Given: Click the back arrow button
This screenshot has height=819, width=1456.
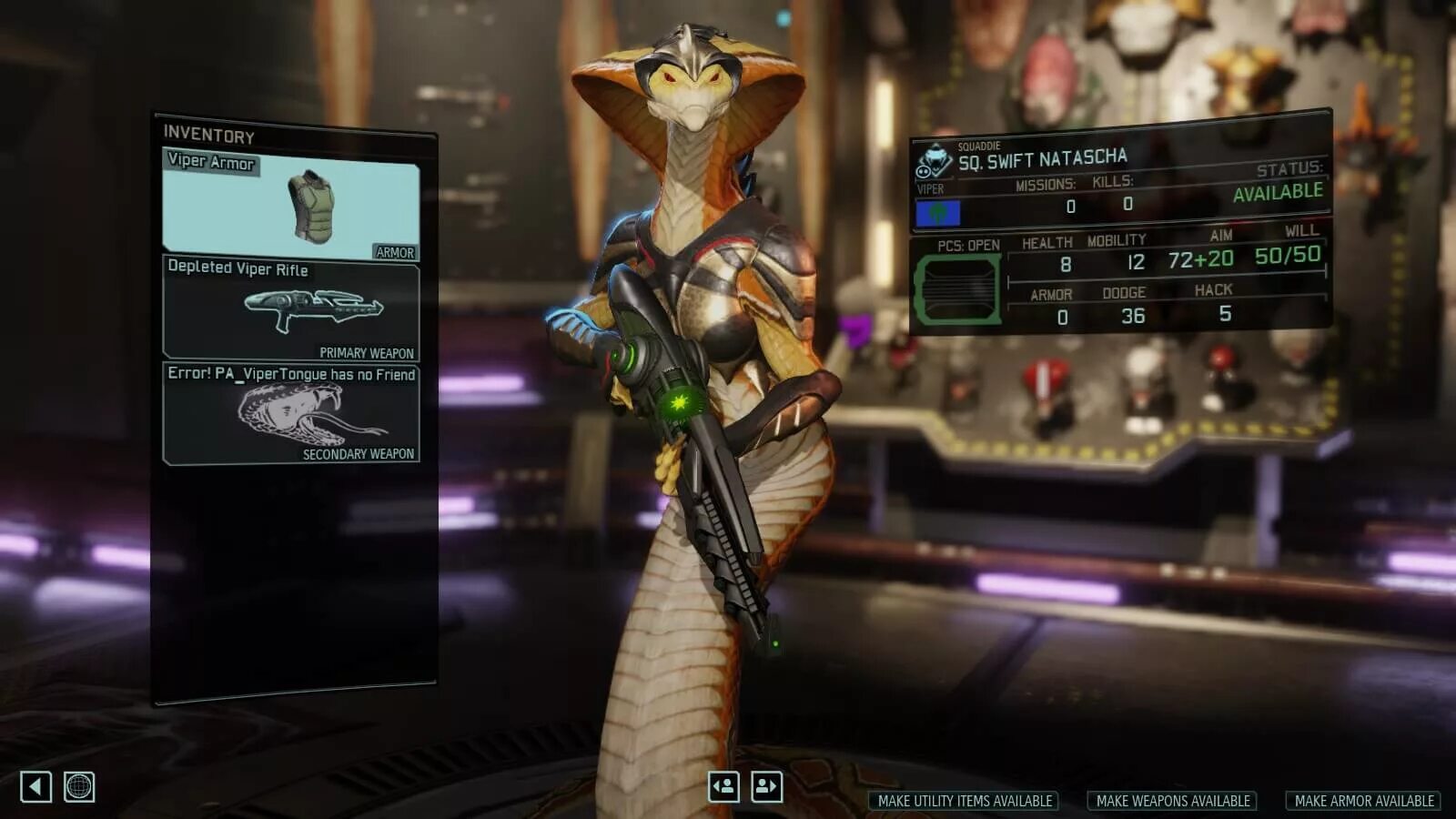Looking at the screenshot, I should (35, 786).
